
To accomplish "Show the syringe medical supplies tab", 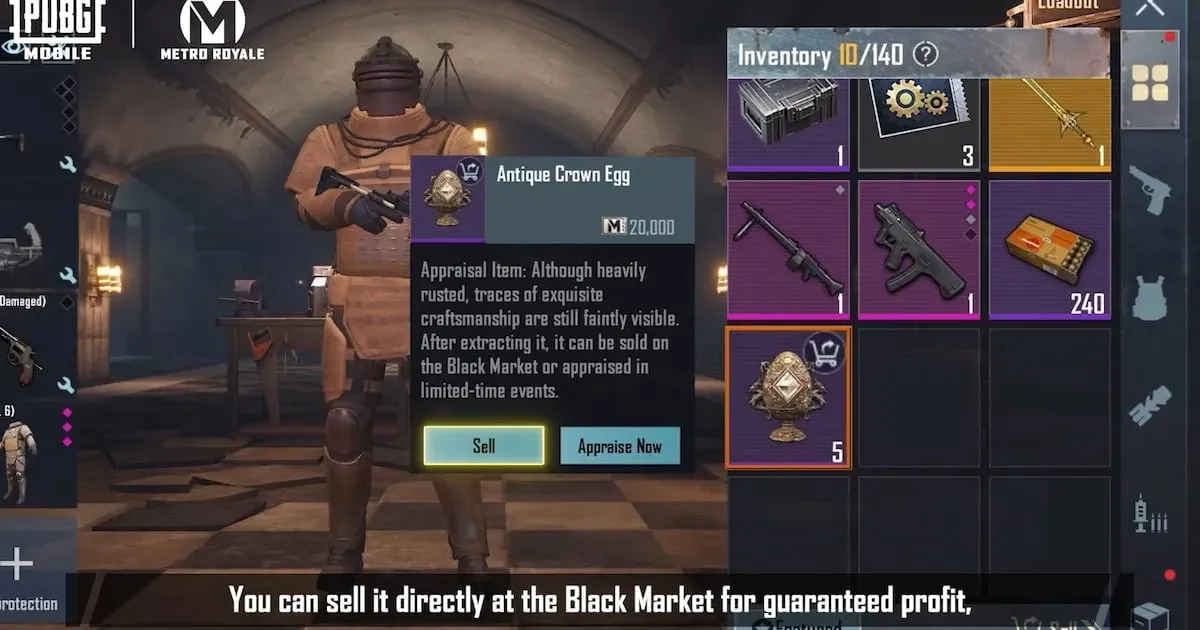I will pyautogui.click(x=1150, y=515).
